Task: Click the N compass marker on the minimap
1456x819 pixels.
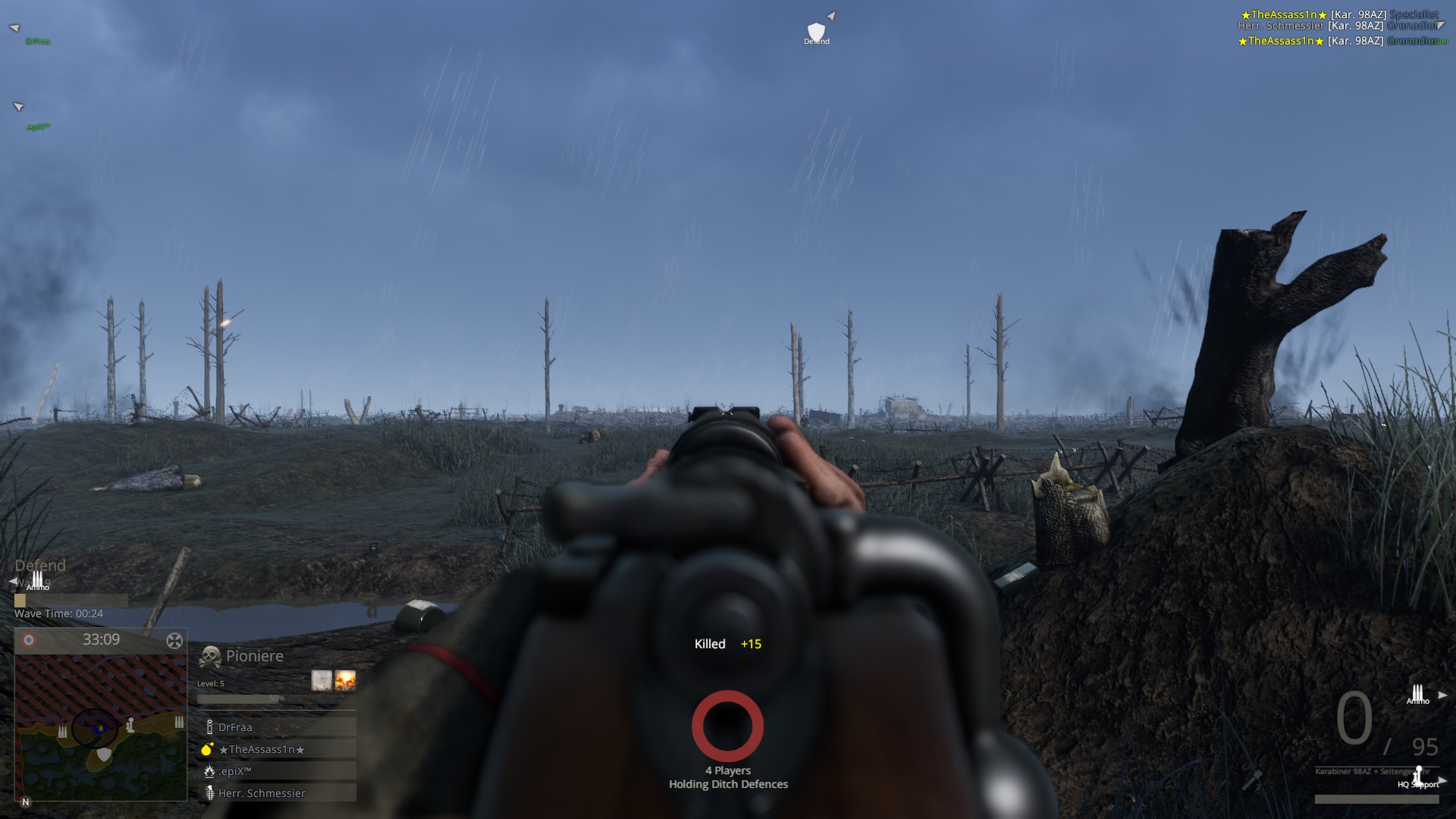Action: [26, 802]
